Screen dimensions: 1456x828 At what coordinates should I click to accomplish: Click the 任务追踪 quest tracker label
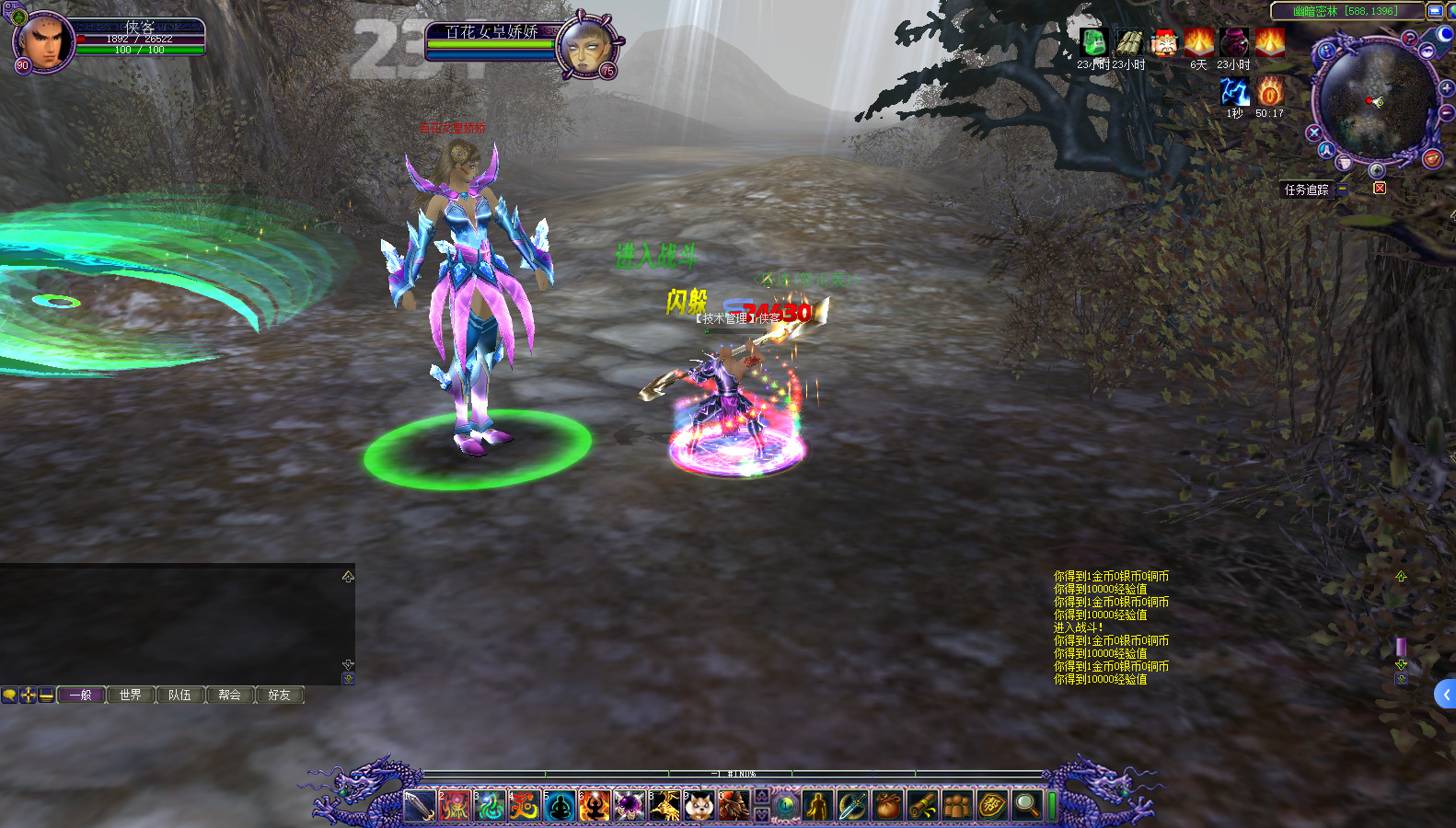(1306, 190)
